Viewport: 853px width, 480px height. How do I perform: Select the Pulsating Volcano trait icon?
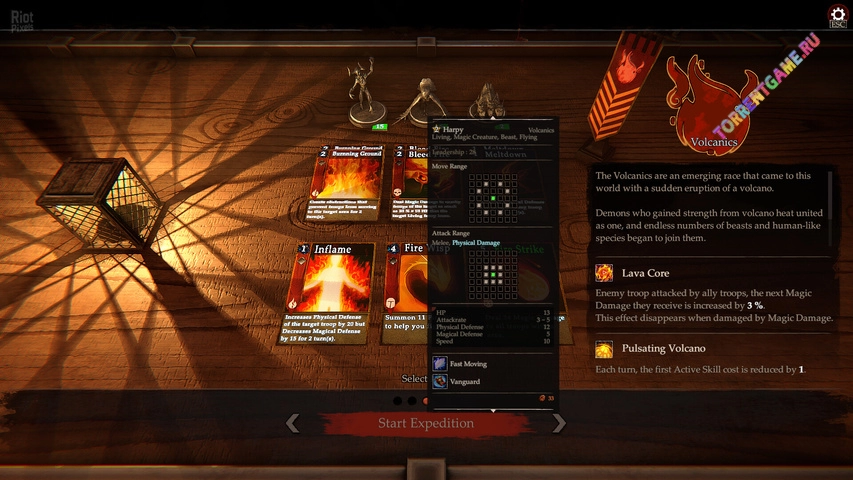coord(604,349)
